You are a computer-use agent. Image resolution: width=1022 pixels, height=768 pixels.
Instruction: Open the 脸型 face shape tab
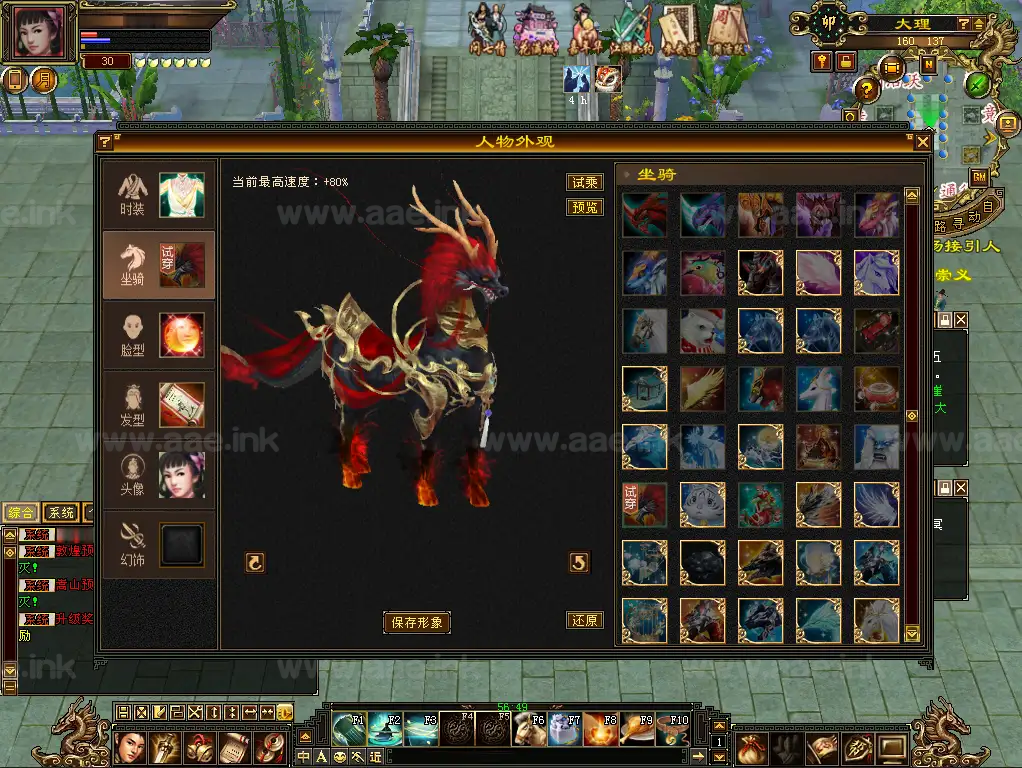tap(158, 335)
